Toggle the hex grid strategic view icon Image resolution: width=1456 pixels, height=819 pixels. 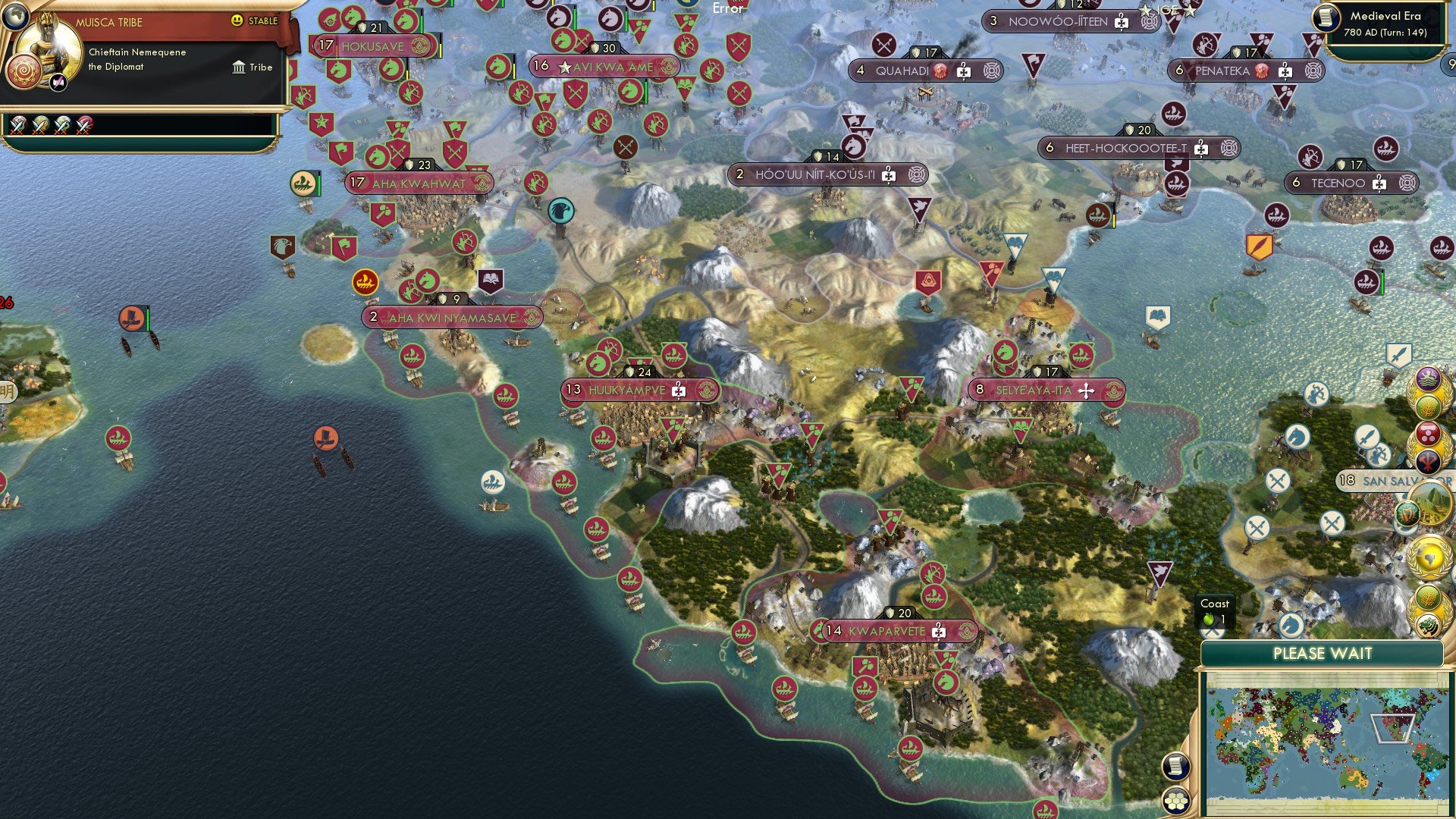1175,800
